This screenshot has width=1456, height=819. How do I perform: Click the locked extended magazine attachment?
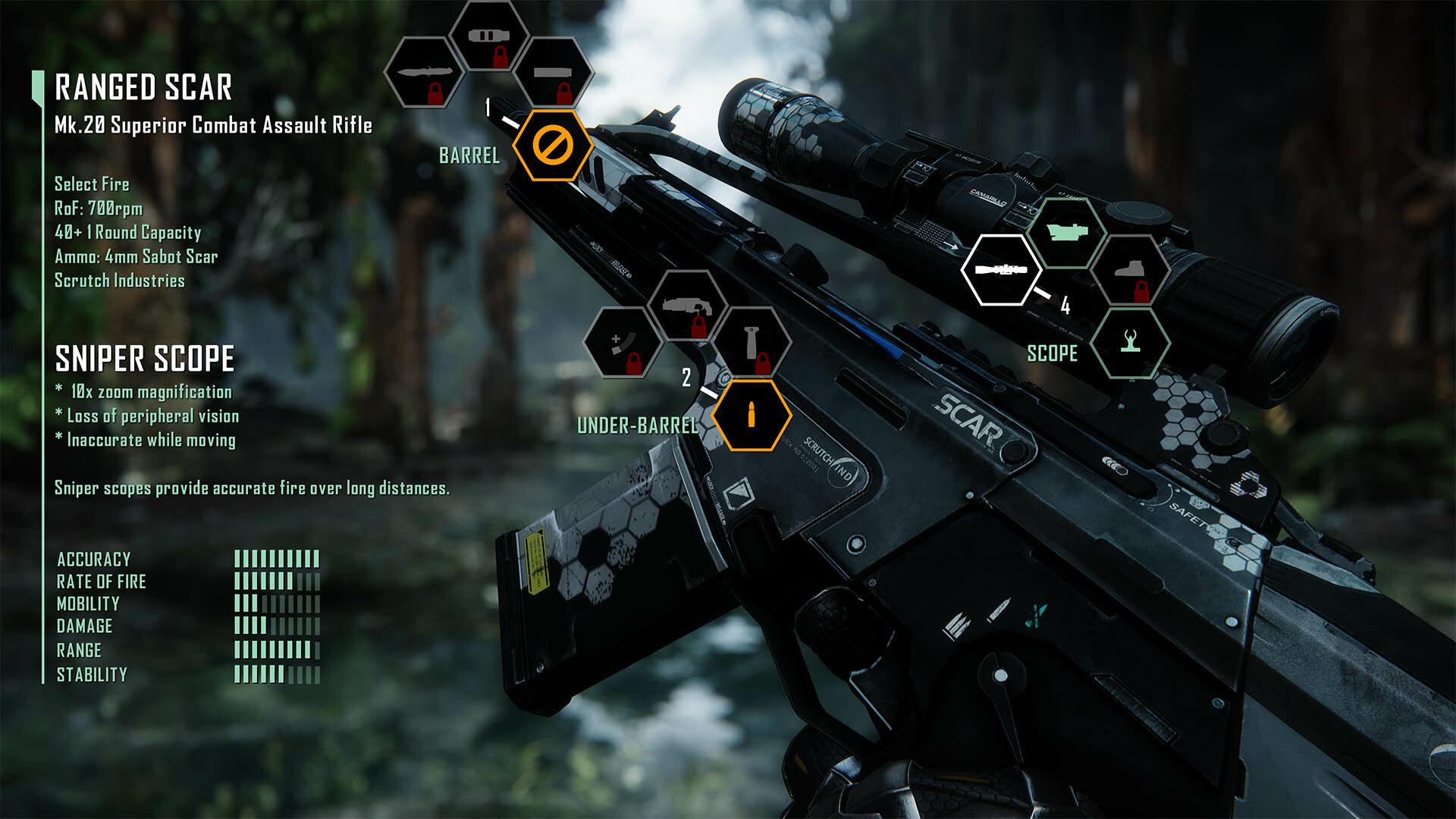[623, 343]
